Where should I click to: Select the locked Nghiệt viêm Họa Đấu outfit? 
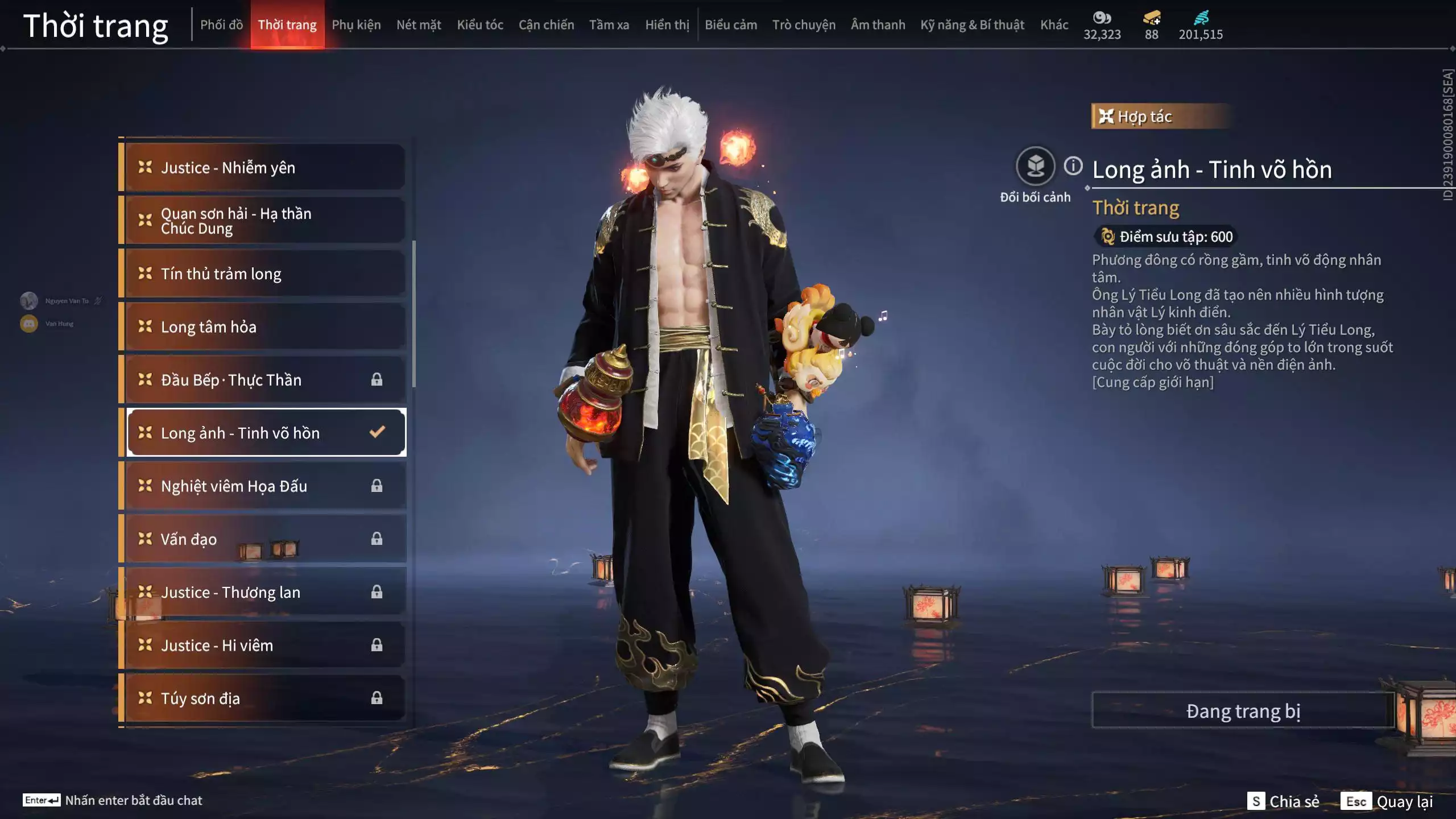tap(265, 486)
